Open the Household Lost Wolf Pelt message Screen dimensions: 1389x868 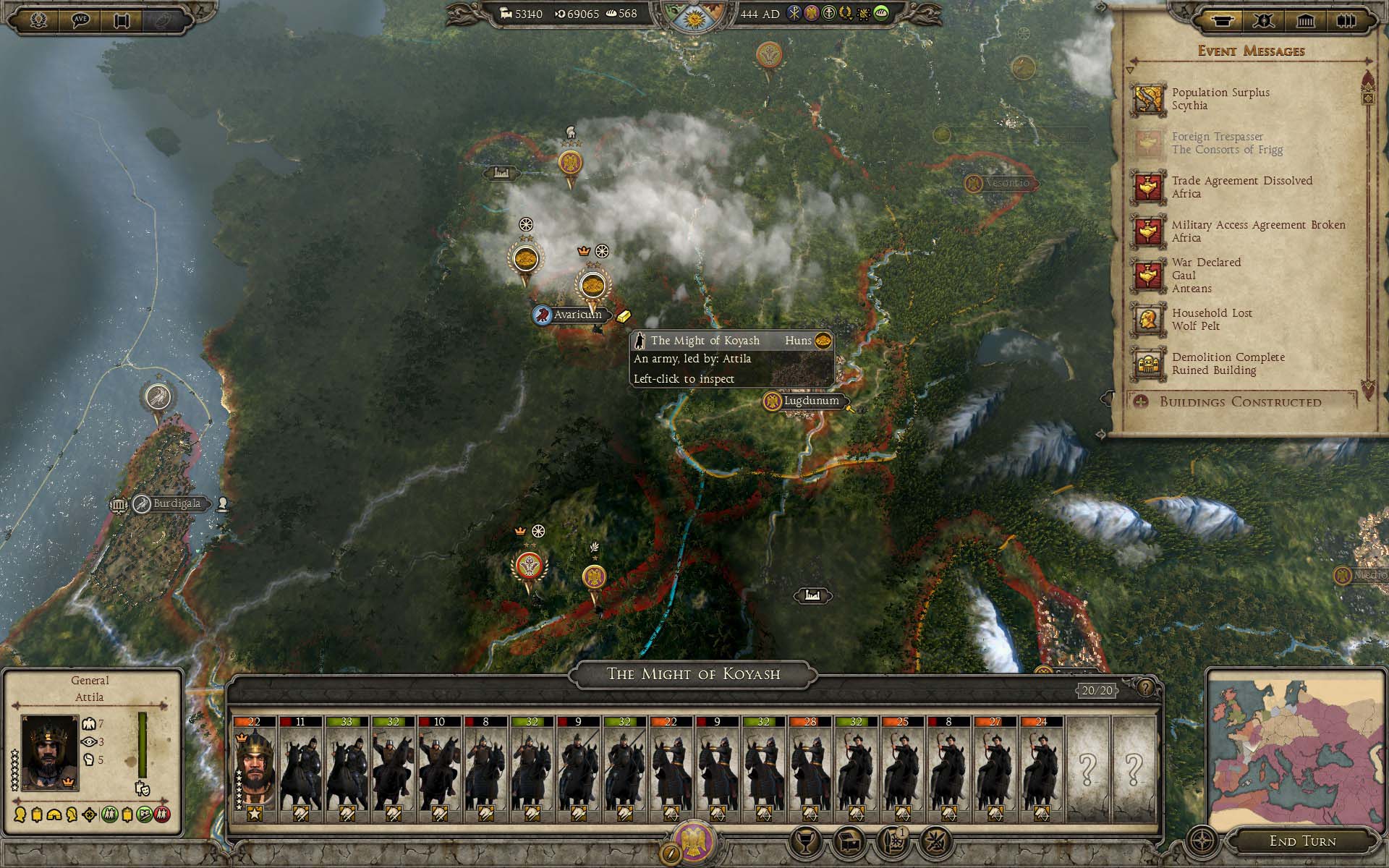pos(1212,320)
